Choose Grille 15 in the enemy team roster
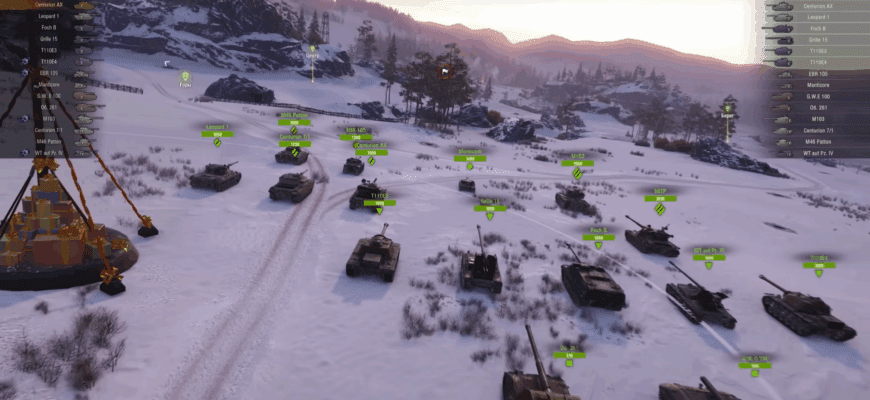This screenshot has height=400, width=870. (x=816, y=39)
